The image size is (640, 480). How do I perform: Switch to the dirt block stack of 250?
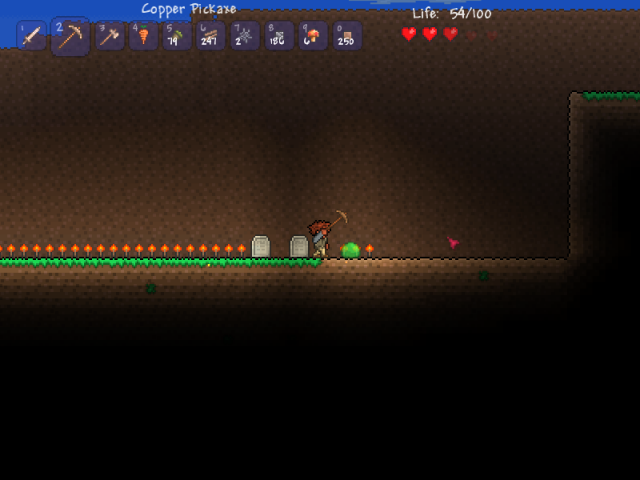pyautogui.click(x=347, y=36)
